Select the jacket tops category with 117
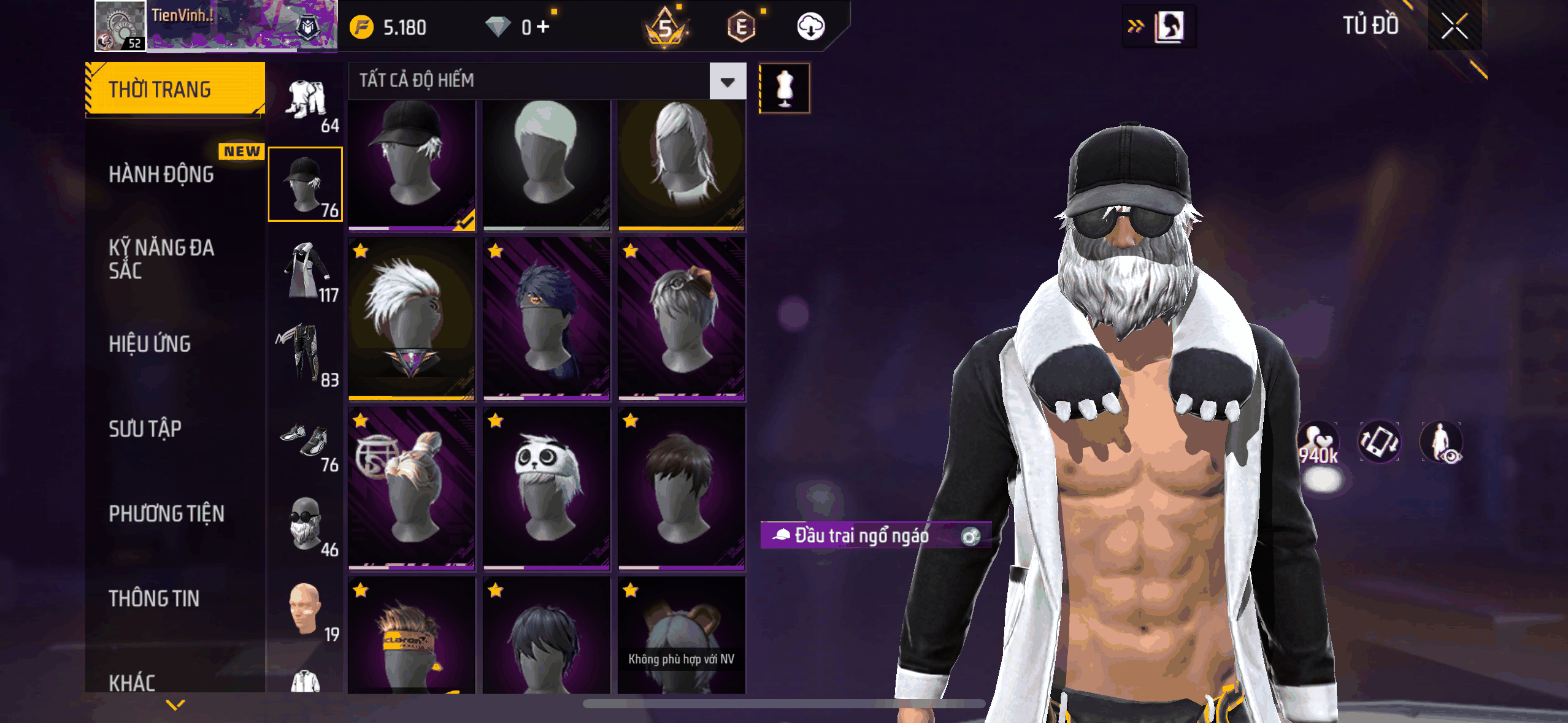 306,273
